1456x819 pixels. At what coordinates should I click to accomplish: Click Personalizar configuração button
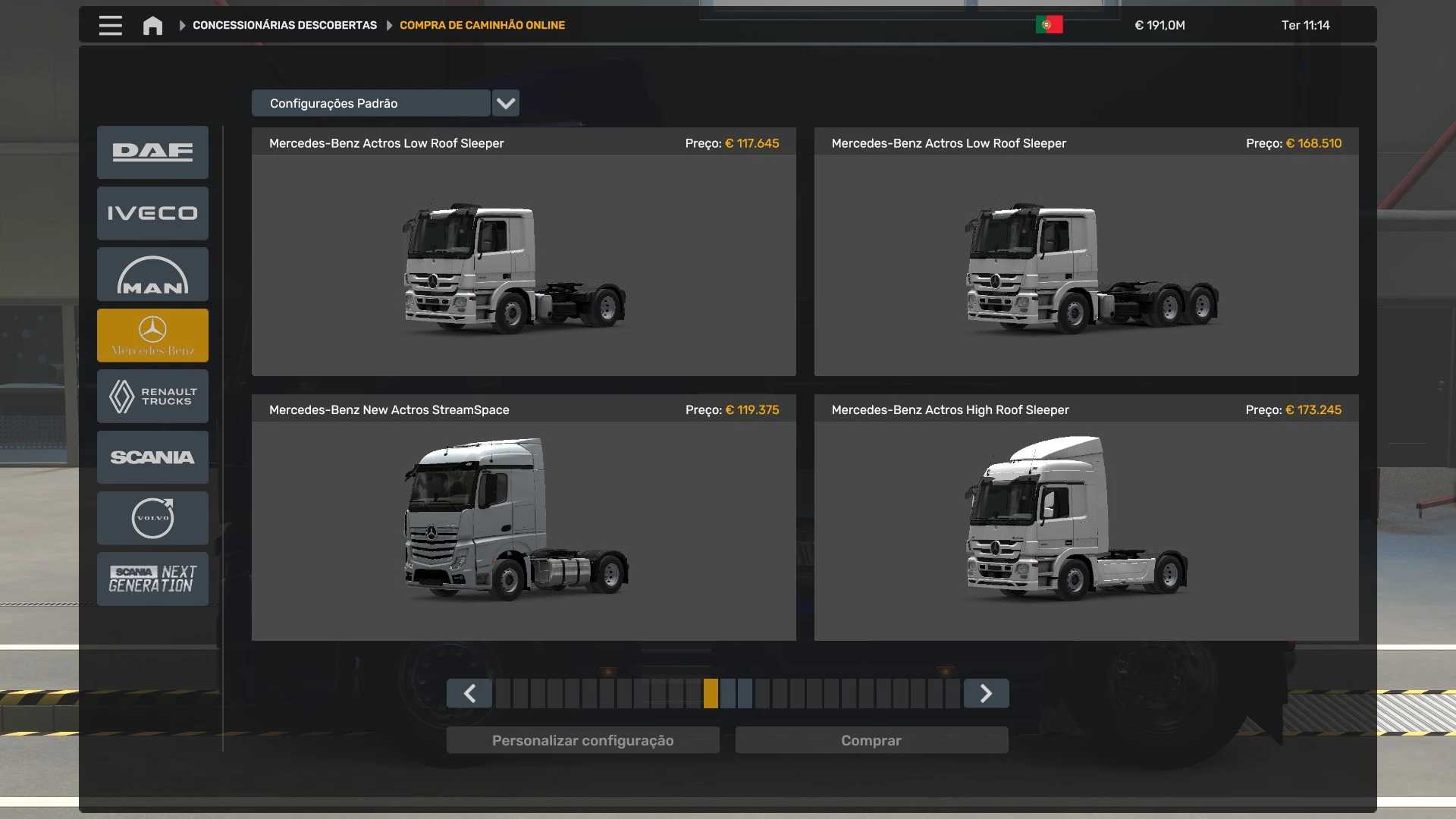click(582, 741)
